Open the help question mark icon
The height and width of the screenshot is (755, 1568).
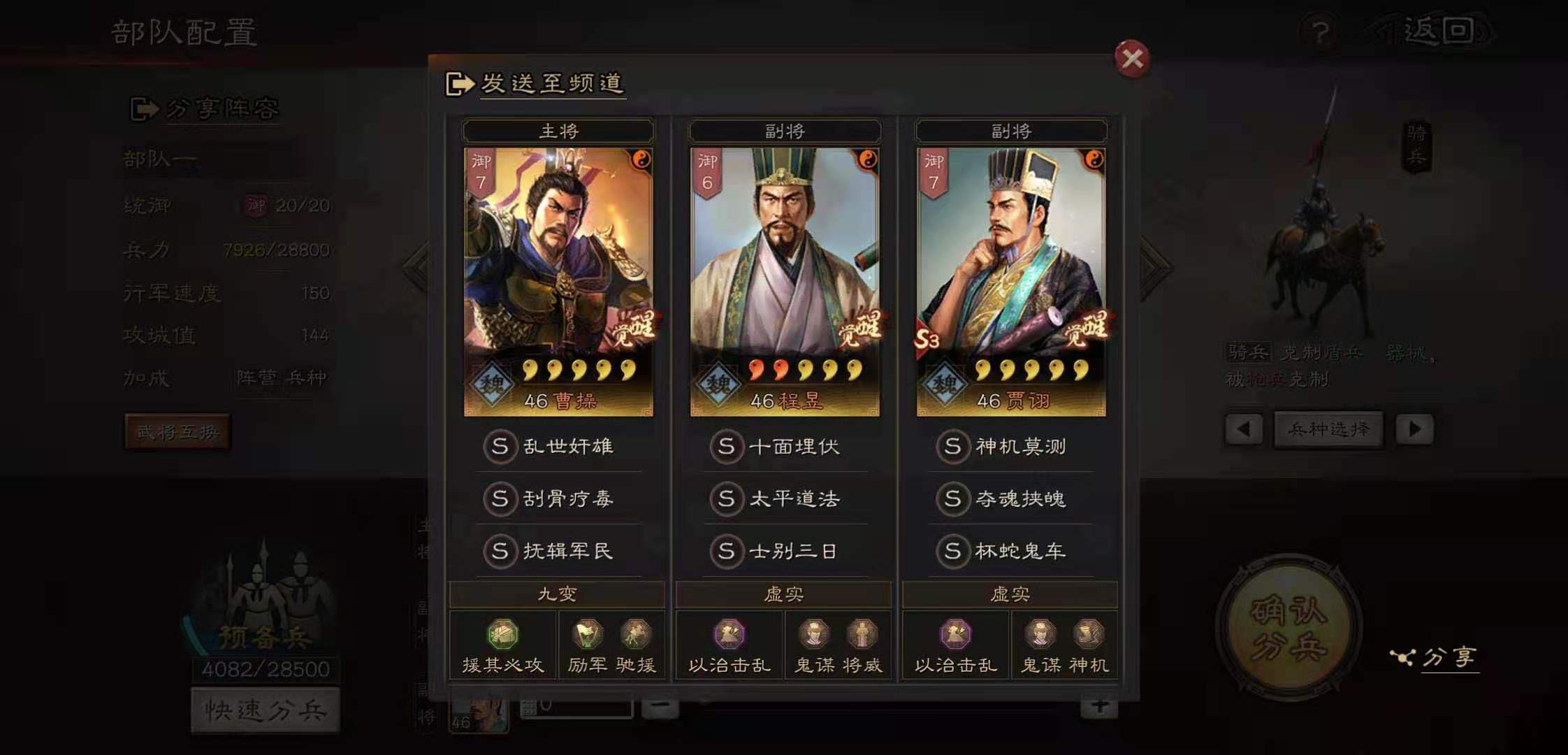(x=1321, y=29)
